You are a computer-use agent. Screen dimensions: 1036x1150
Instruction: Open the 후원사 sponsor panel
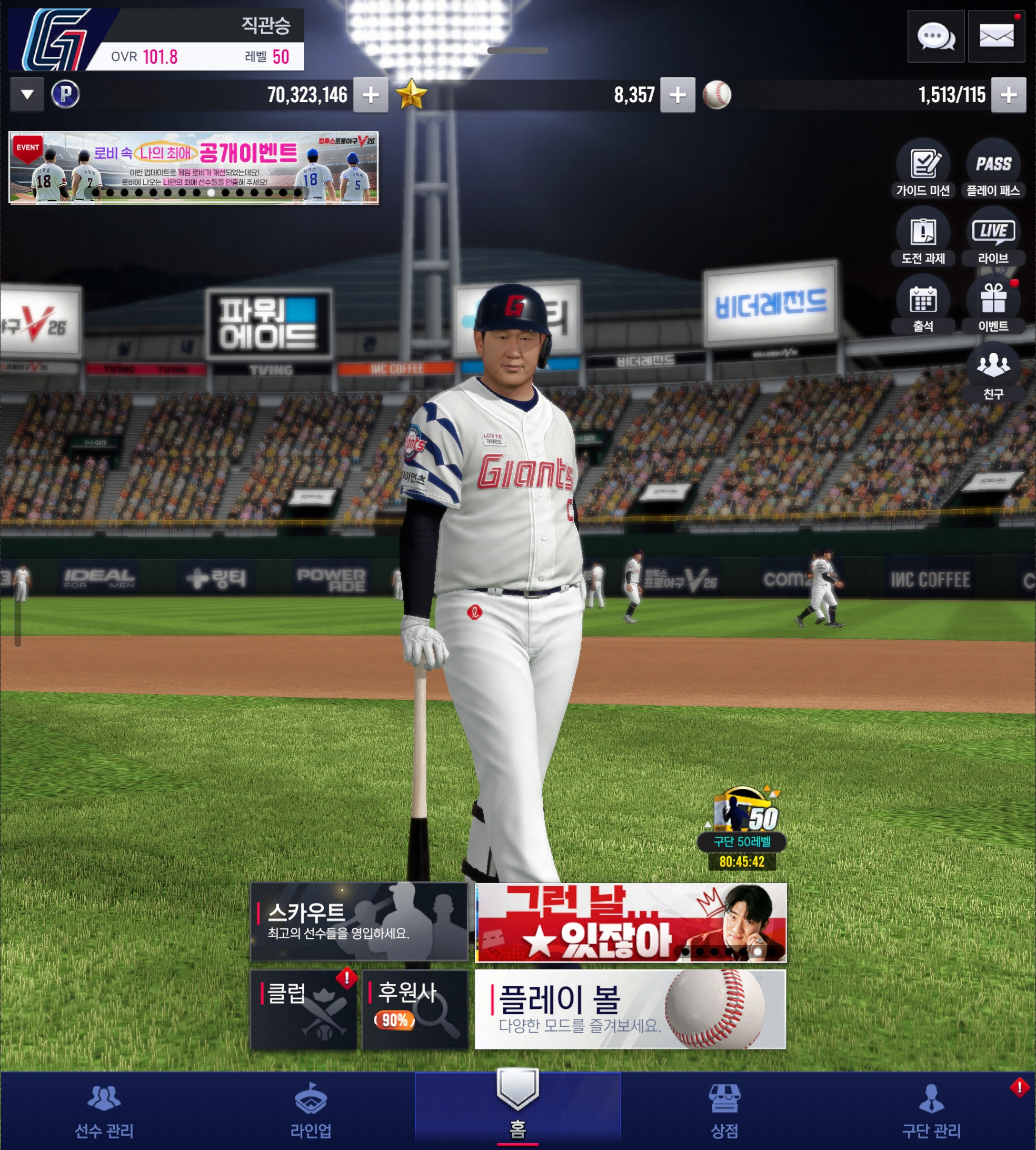click(x=414, y=1009)
